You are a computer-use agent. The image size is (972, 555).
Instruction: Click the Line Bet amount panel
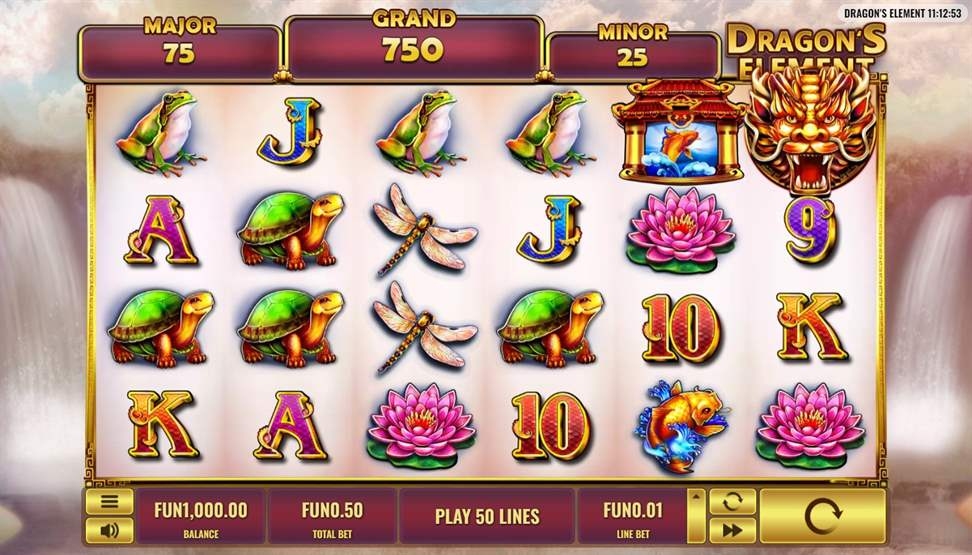click(x=631, y=516)
